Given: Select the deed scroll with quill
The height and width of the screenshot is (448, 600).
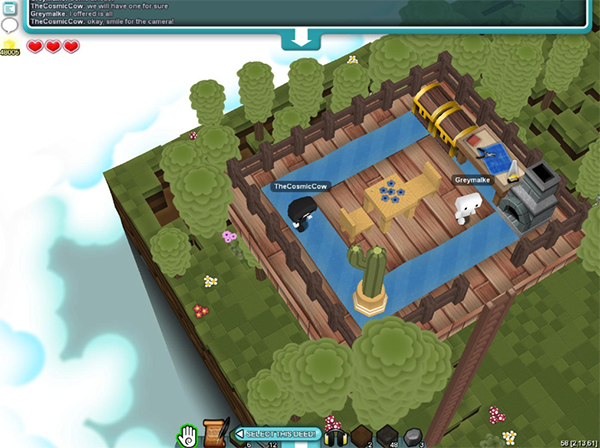Looking at the screenshot, I should click(x=213, y=434).
